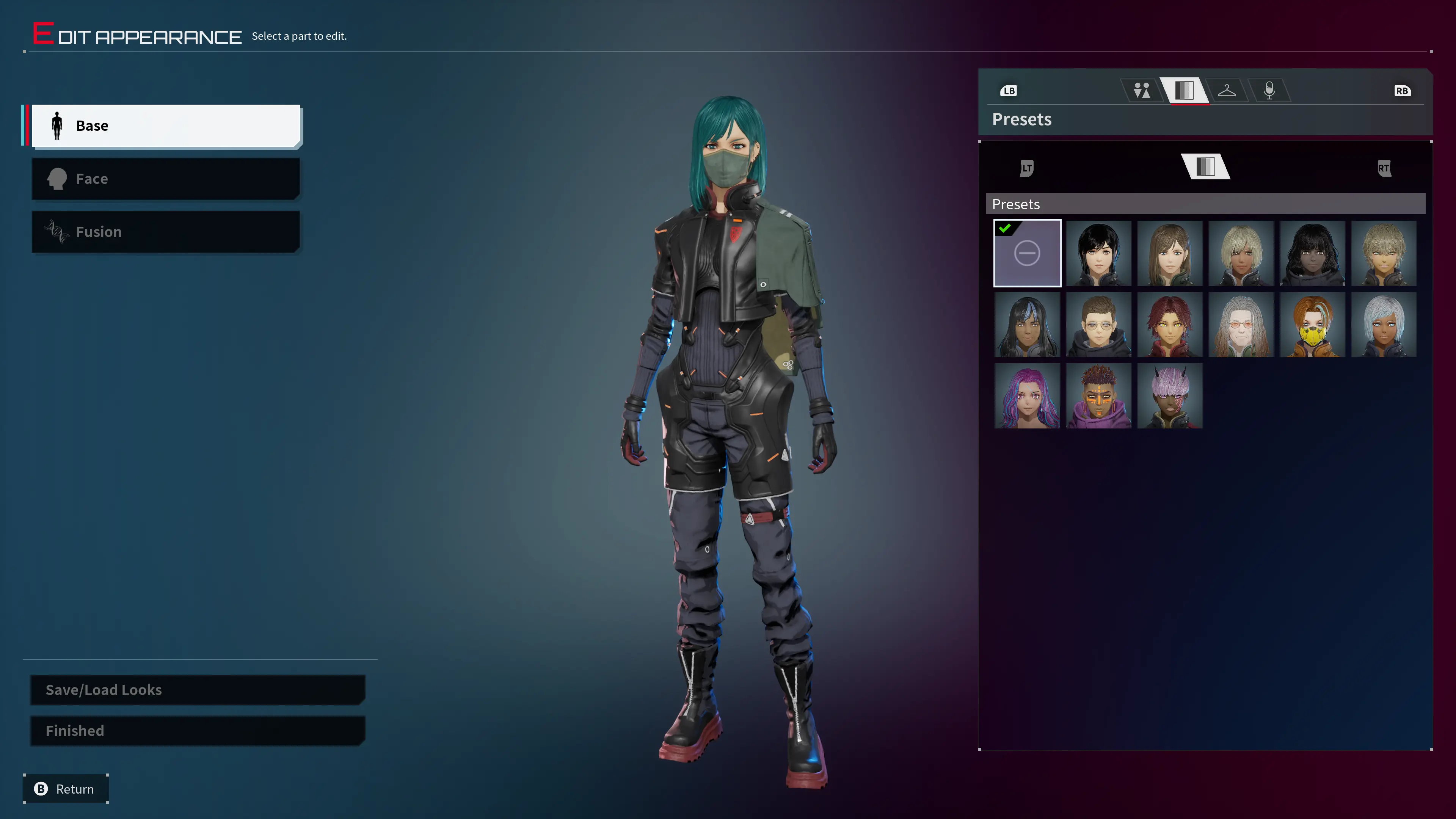
Task: Choose the horned lavender hair preset
Action: [x=1169, y=395]
